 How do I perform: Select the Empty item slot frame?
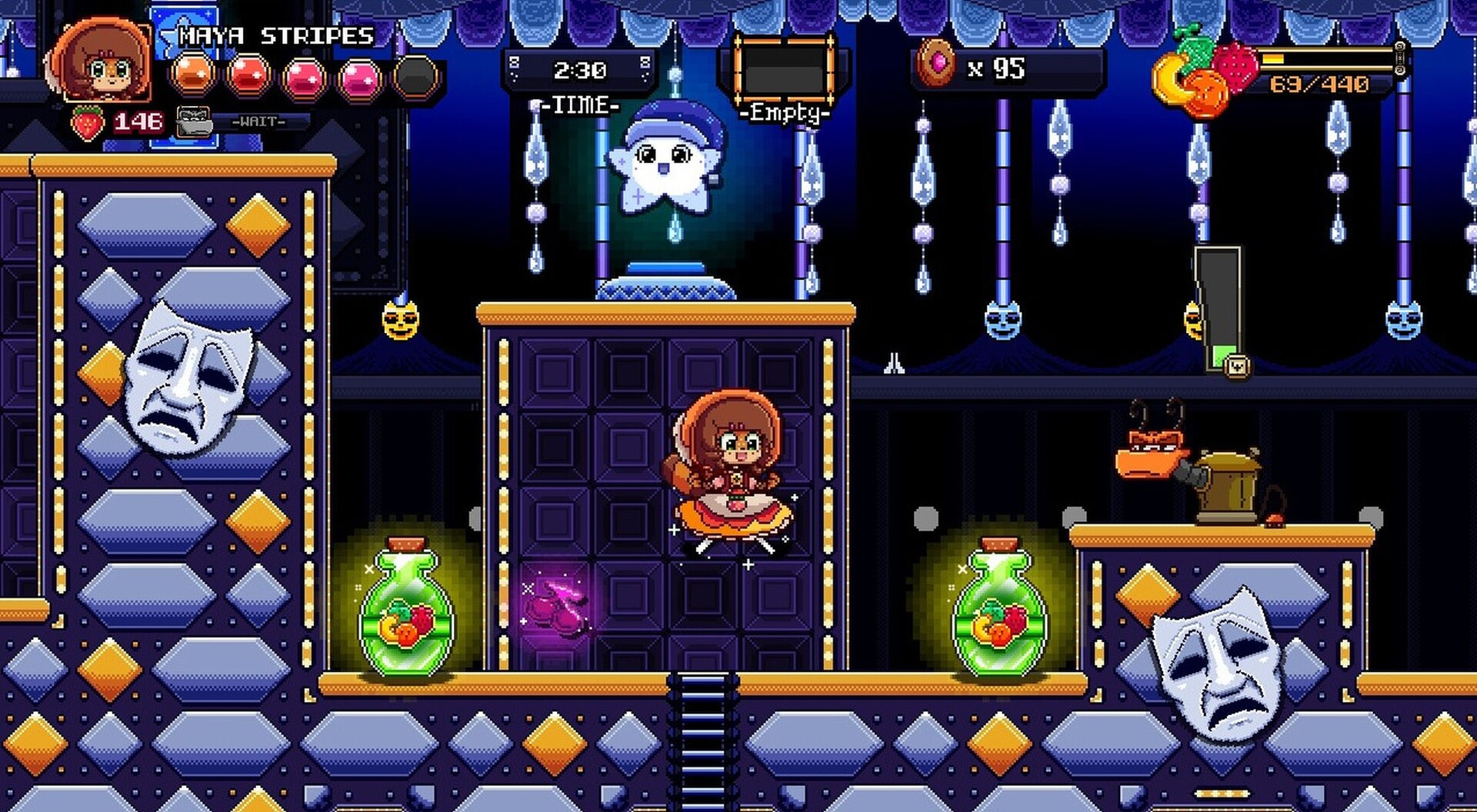click(783, 71)
